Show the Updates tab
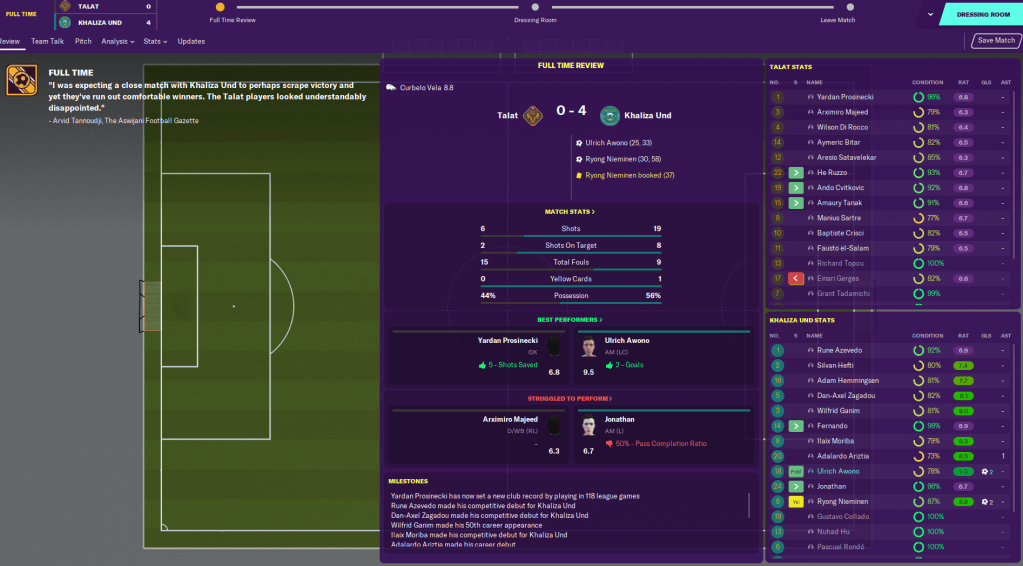 [x=191, y=41]
